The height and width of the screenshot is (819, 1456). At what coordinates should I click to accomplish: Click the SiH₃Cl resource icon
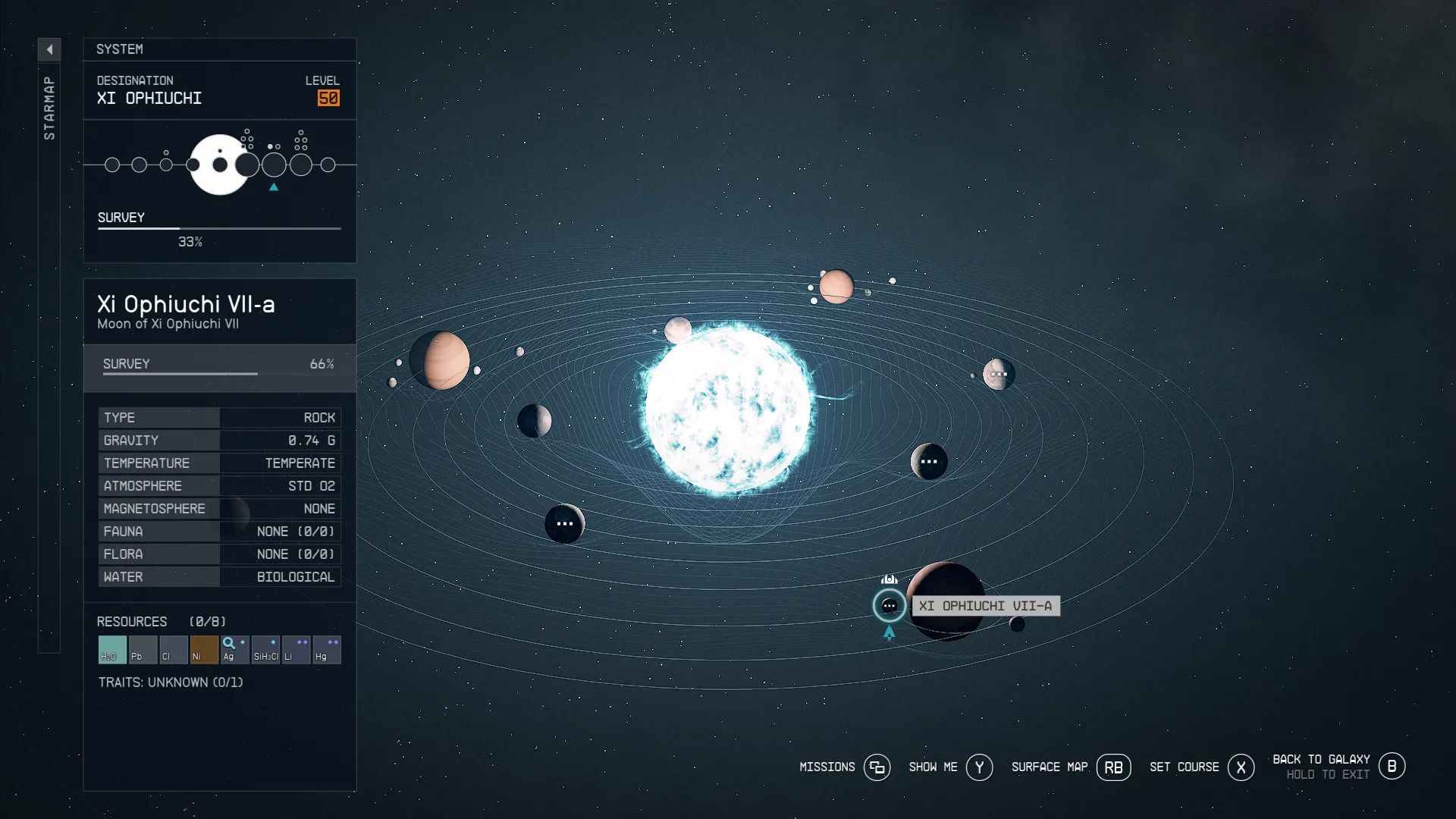coord(265,649)
